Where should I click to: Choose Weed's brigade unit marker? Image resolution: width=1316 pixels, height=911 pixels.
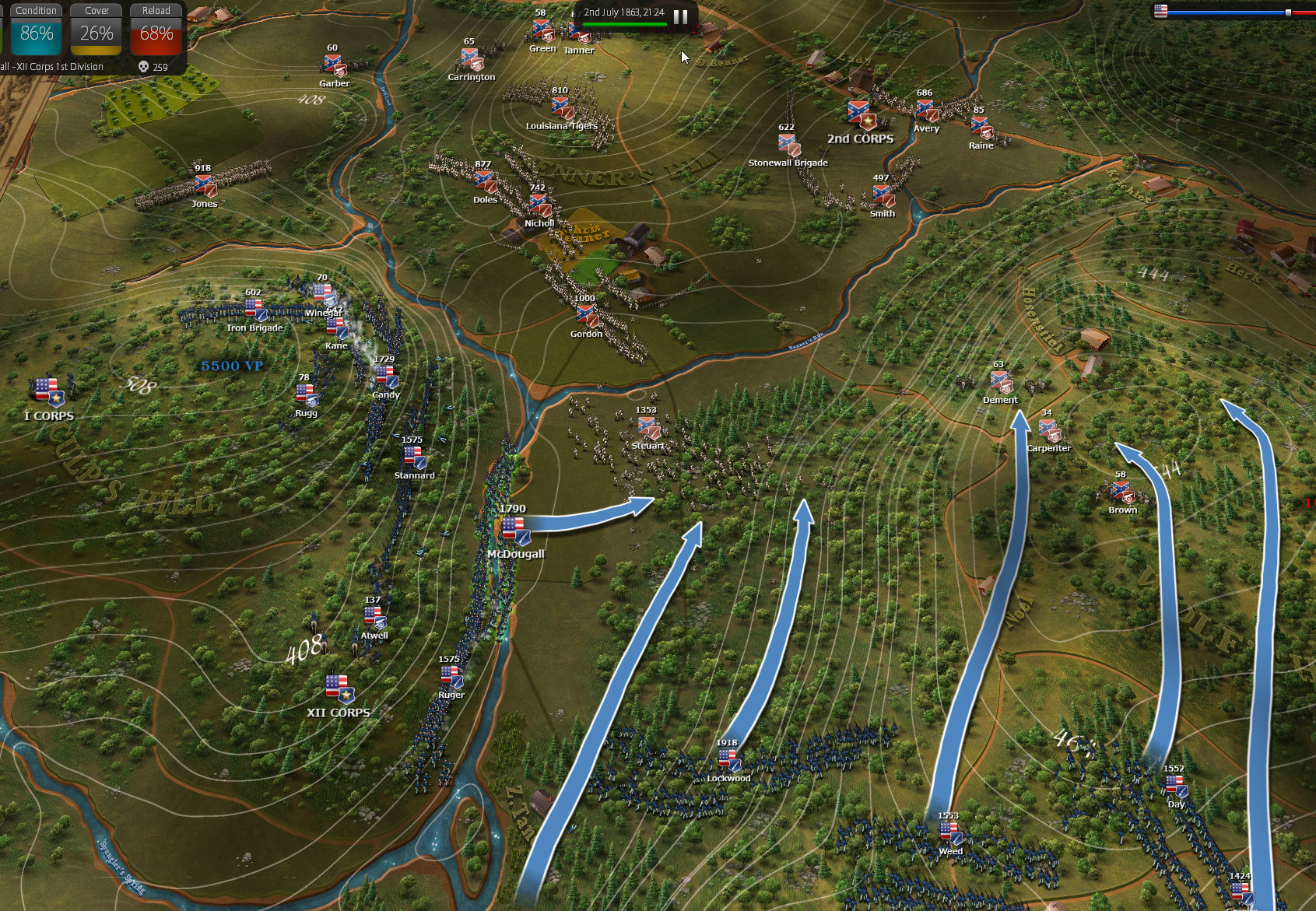click(x=950, y=833)
